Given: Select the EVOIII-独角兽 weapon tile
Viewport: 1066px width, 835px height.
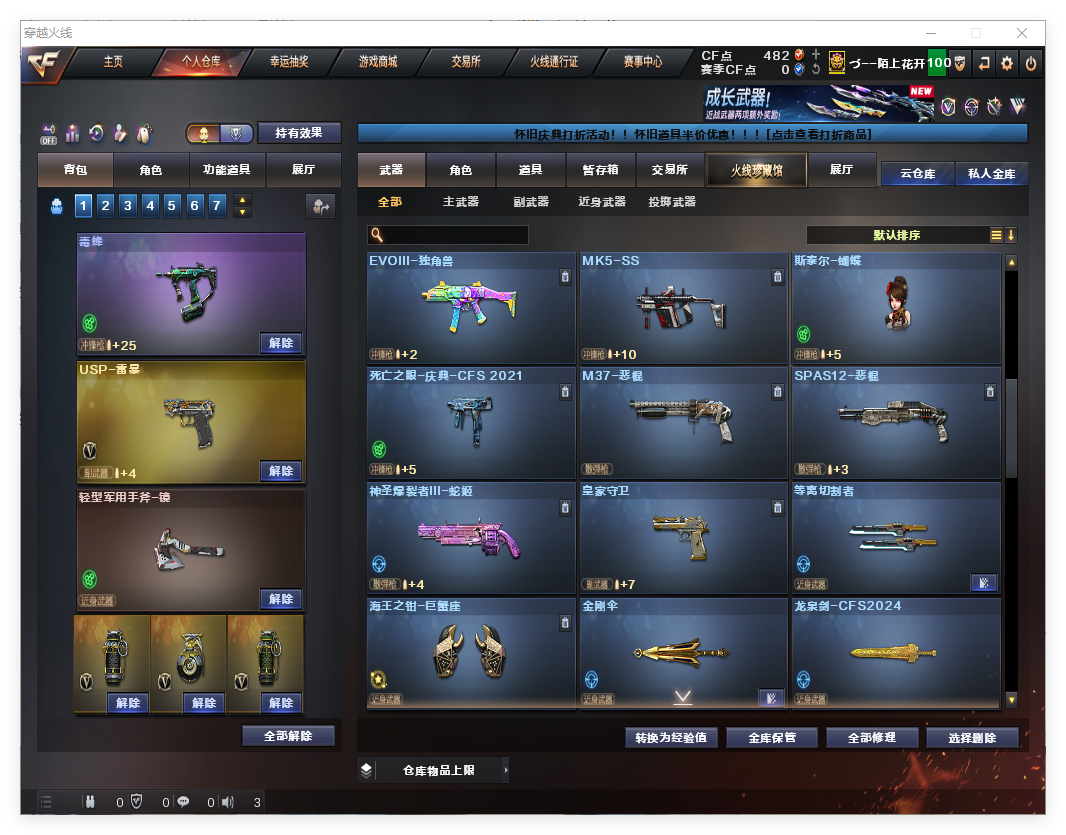Looking at the screenshot, I should click(x=471, y=308).
